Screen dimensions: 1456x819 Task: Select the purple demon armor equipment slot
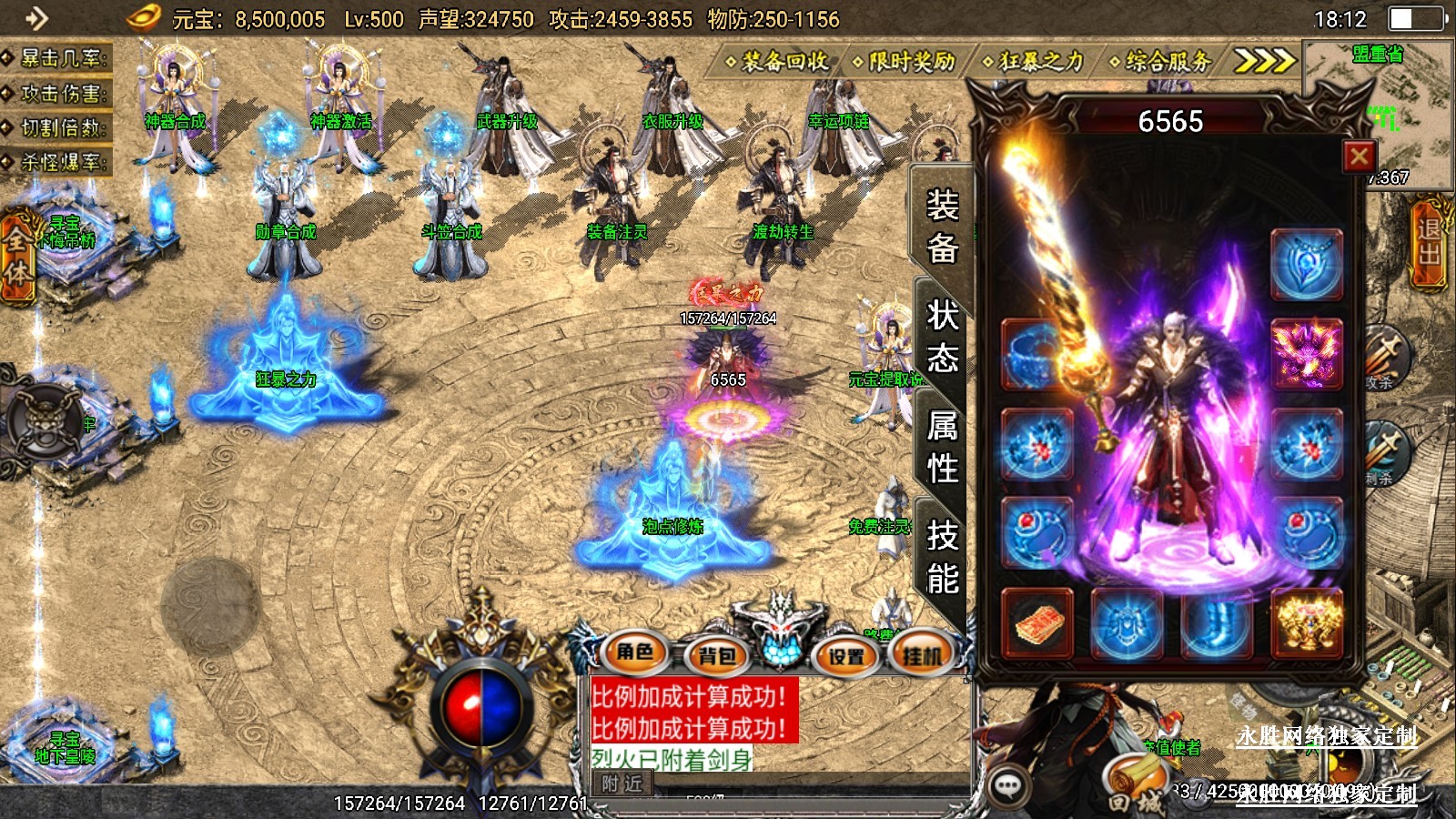click(x=1306, y=353)
